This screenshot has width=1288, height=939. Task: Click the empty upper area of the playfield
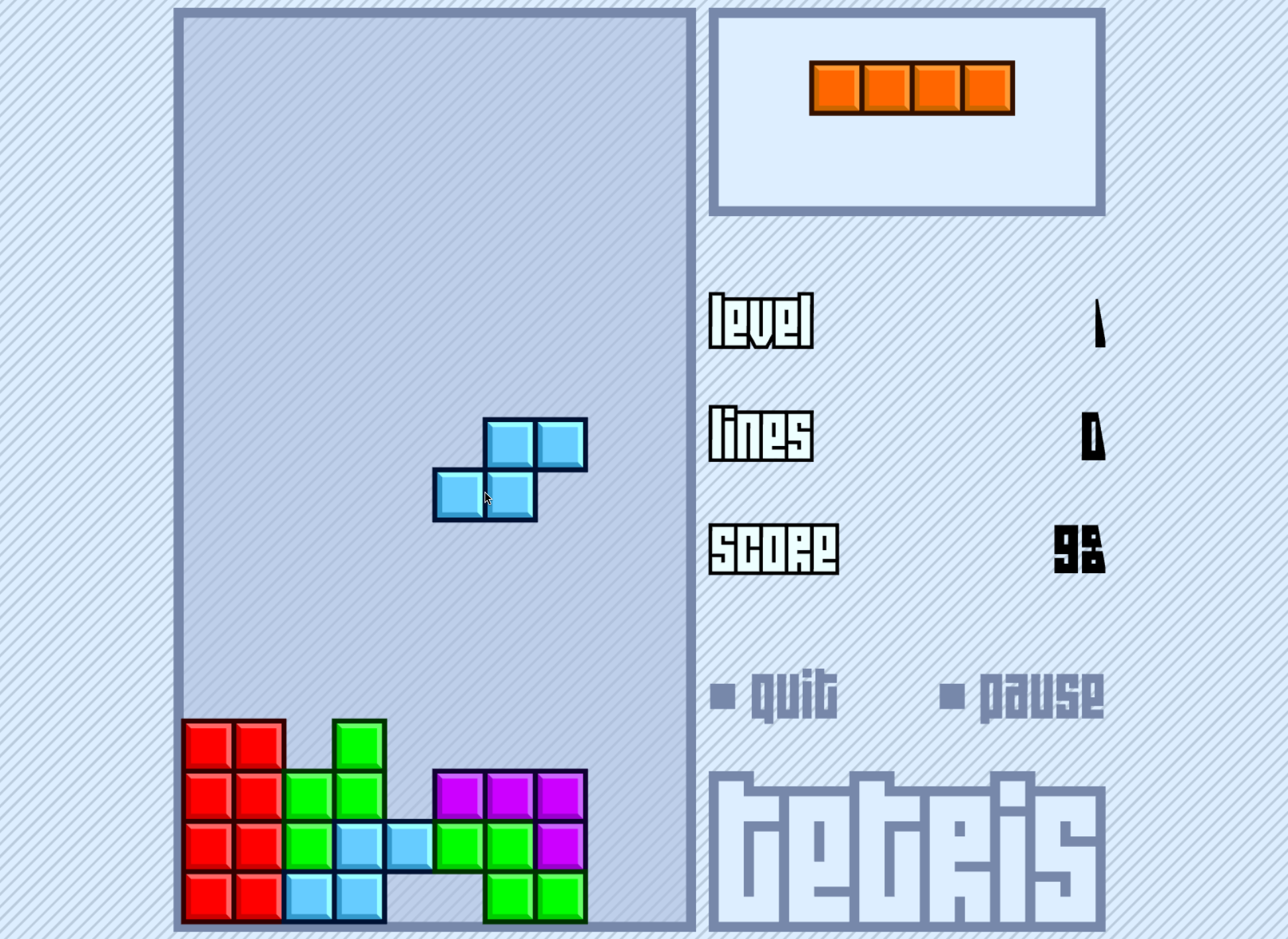(431, 199)
